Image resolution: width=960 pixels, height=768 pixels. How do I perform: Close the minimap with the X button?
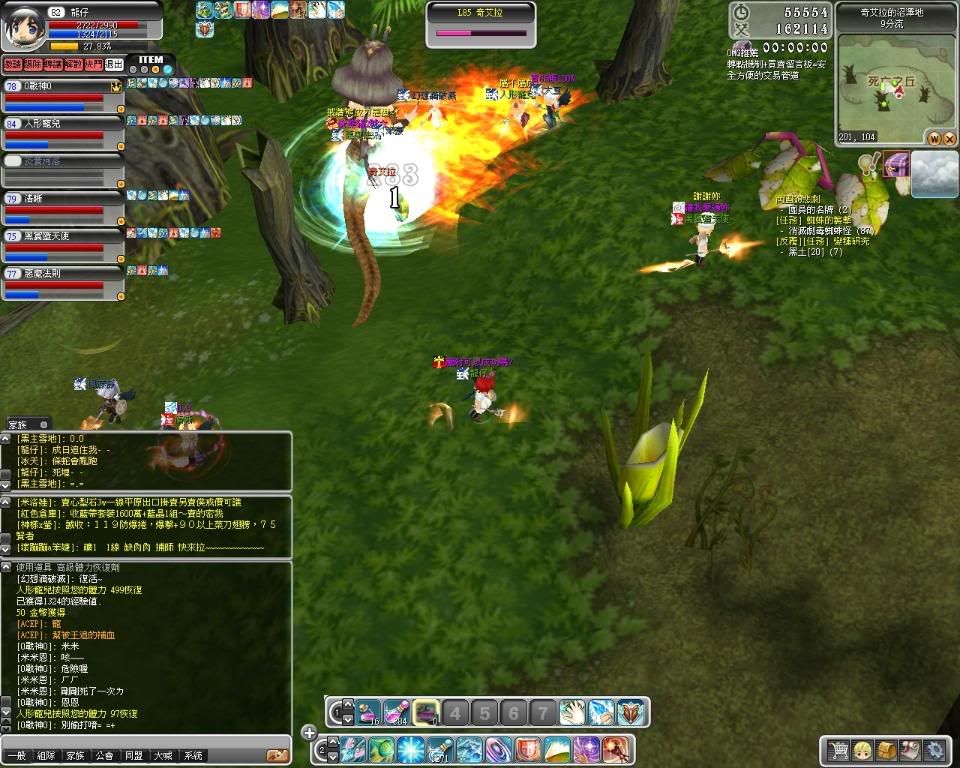947,138
